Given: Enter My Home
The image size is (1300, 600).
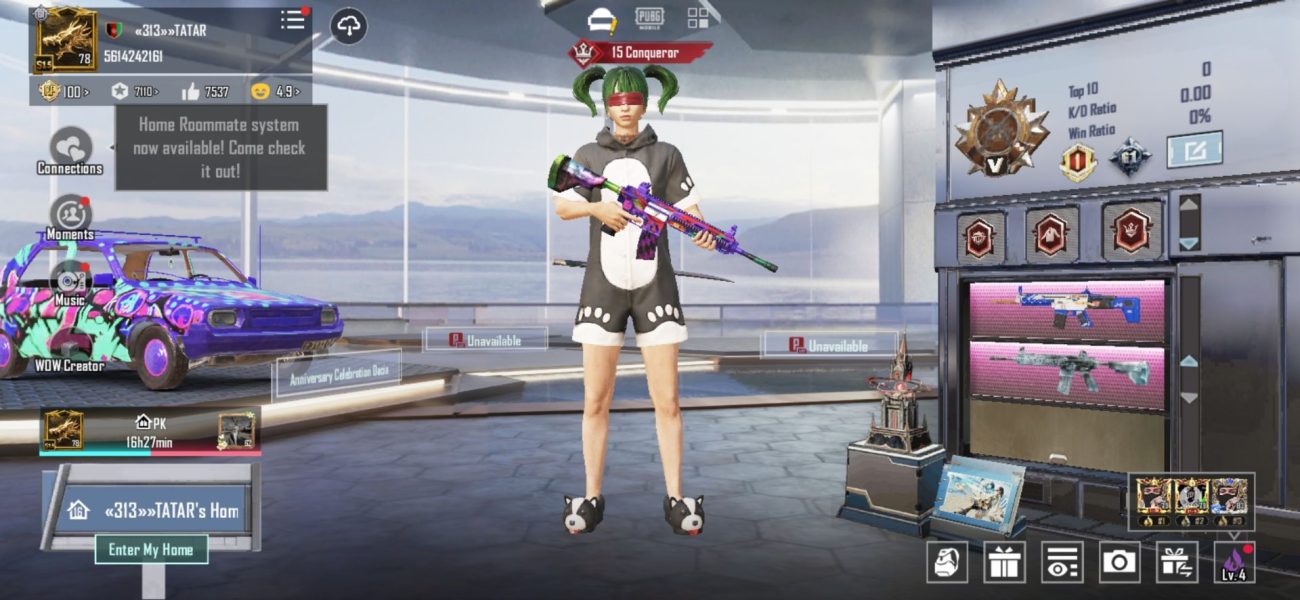Looking at the screenshot, I should [x=151, y=549].
